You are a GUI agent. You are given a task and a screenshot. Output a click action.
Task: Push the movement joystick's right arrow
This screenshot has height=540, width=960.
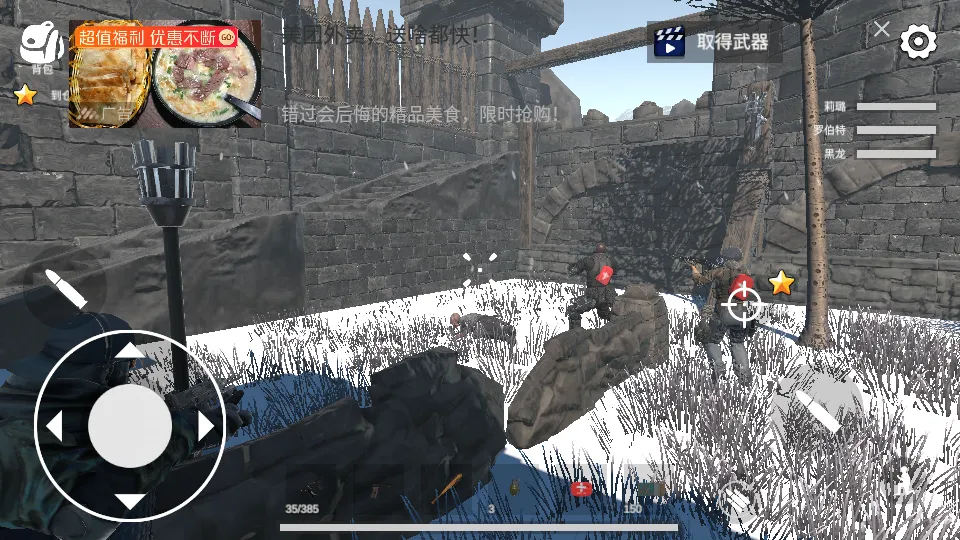coord(206,427)
